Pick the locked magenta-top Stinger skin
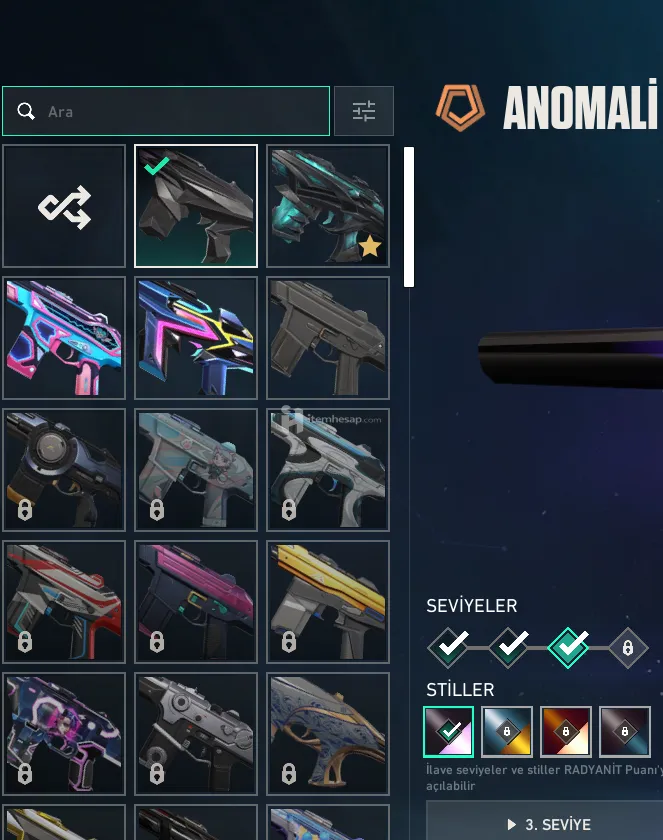663x840 pixels. (x=196, y=602)
